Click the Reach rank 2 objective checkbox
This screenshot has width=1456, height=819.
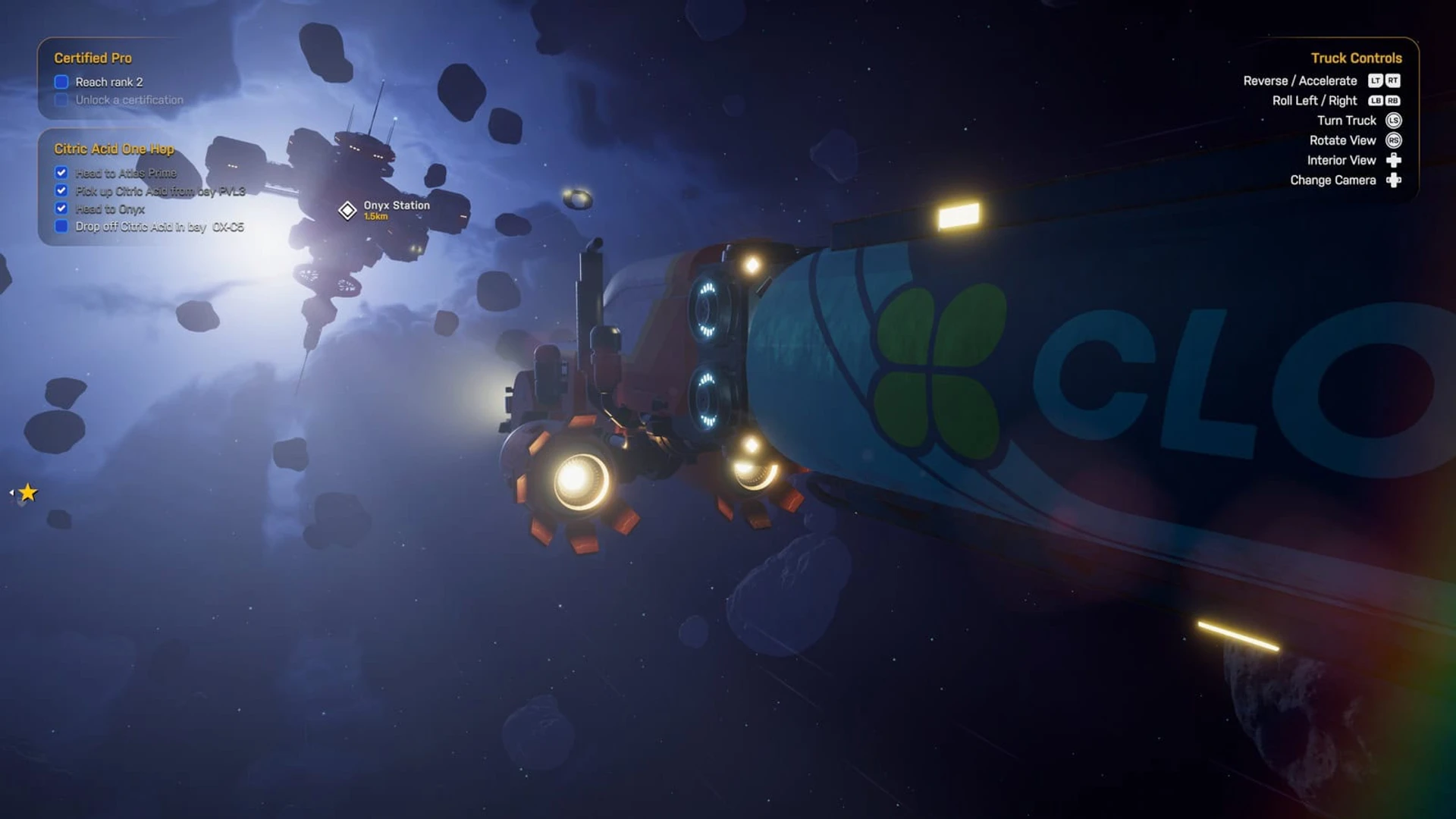(x=61, y=82)
